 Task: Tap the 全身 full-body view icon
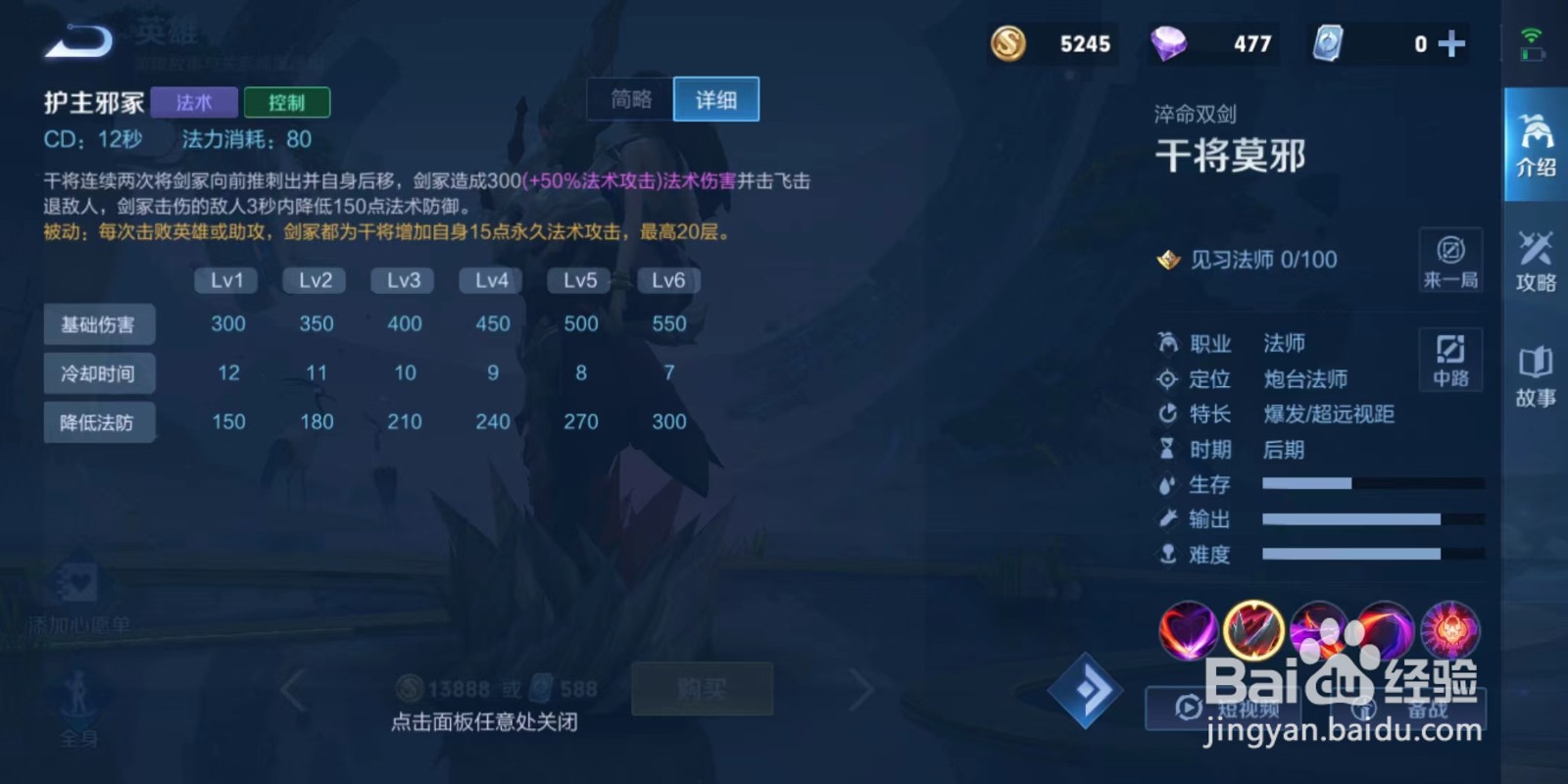pyautogui.click(x=76, y=704)
